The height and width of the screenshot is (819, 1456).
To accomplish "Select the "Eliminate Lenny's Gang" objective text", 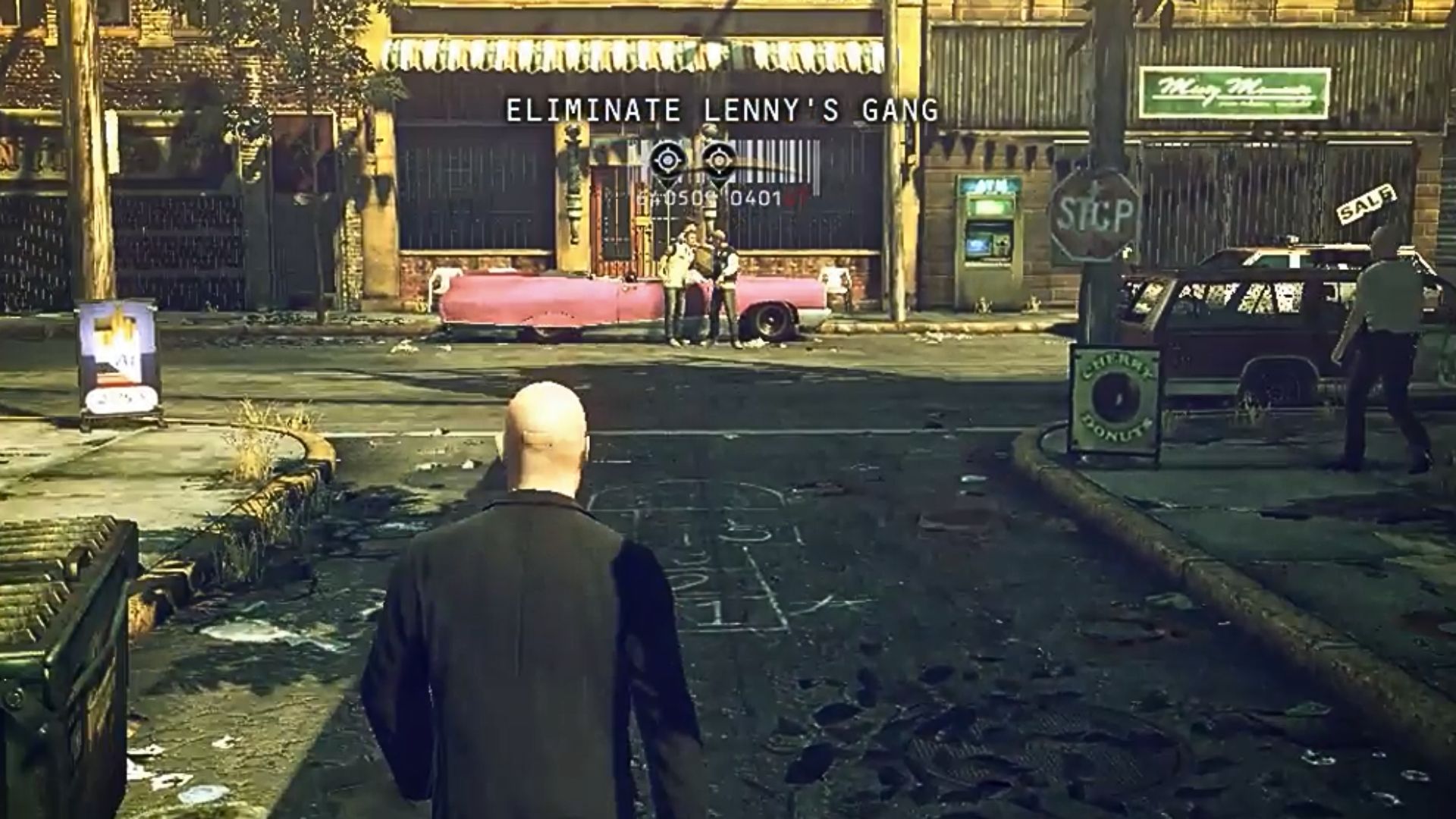I will (x=722, y=111).
